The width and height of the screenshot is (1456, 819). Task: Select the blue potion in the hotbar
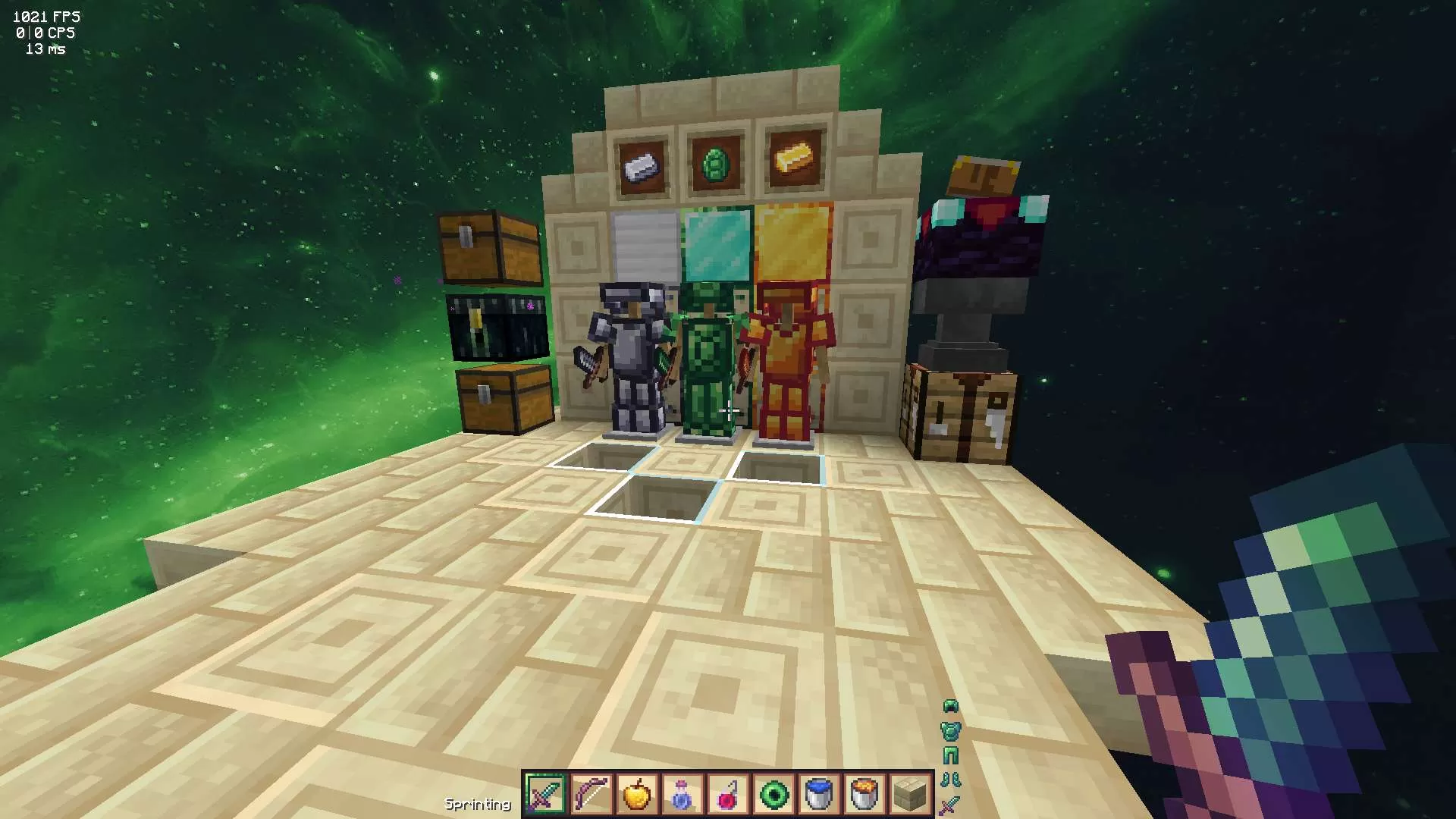[683, 793]
